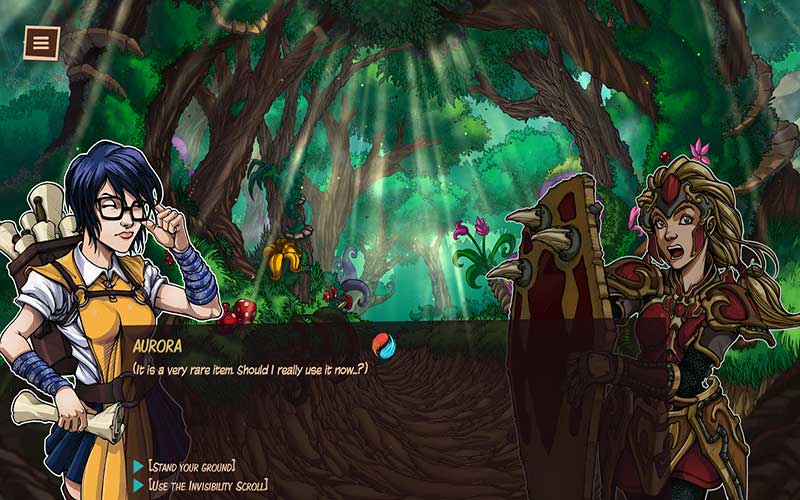Choose the Stand Your Ground reply
This screenshot has height=500, width=800.
tap(191, 466)
